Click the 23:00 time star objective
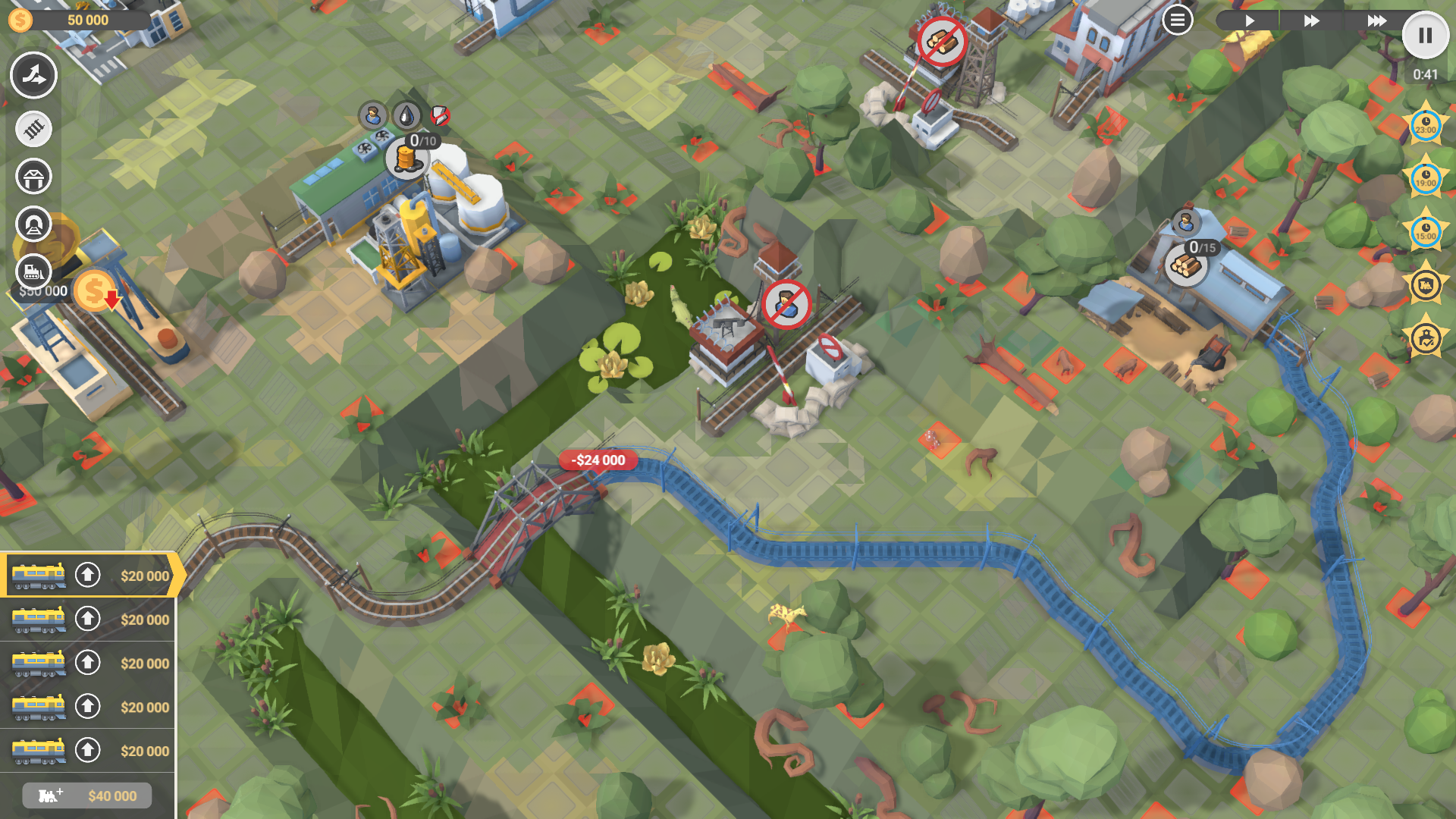 [1425, 126]
